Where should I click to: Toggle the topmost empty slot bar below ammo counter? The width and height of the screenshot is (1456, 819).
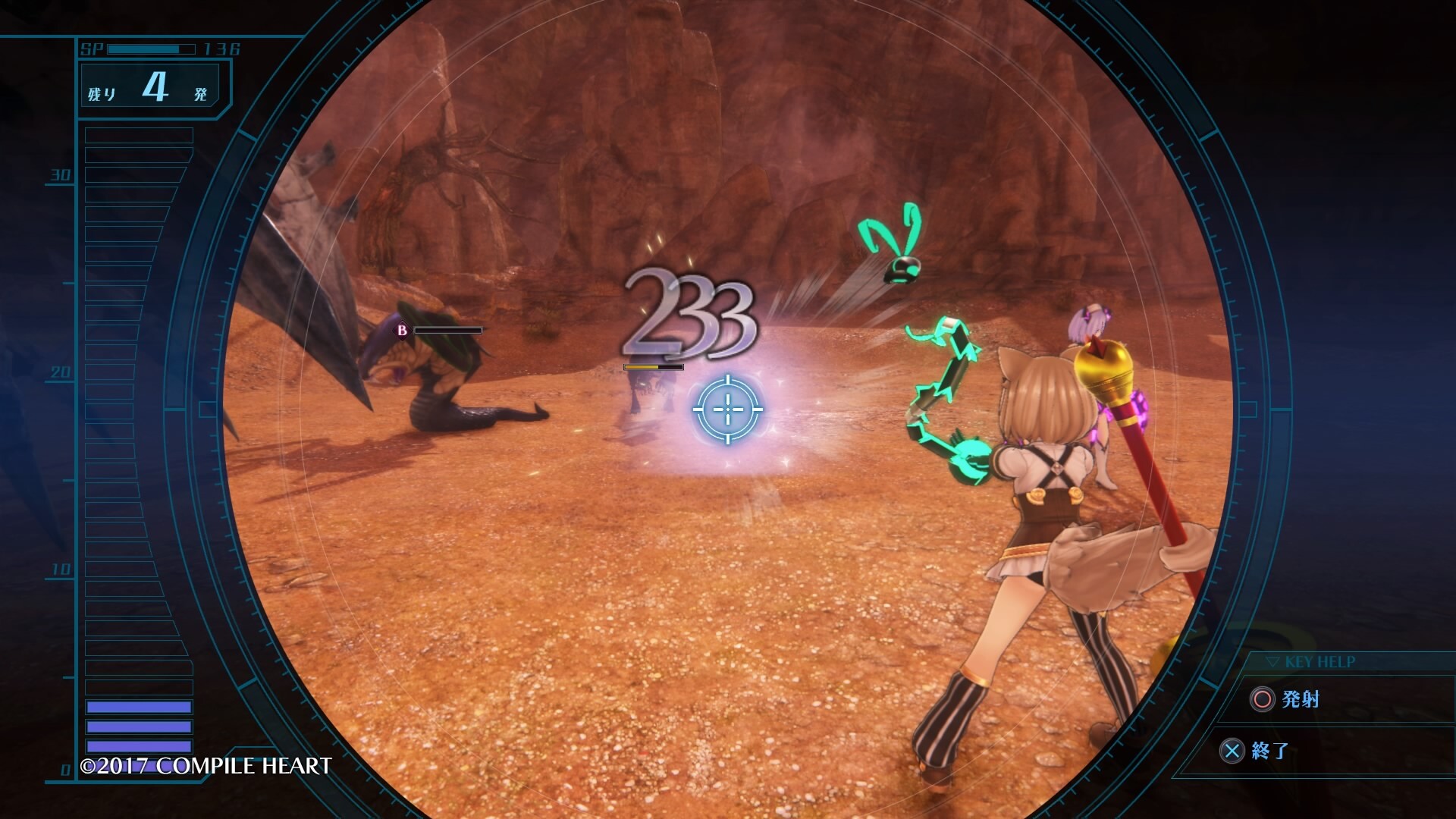(139, 135)
